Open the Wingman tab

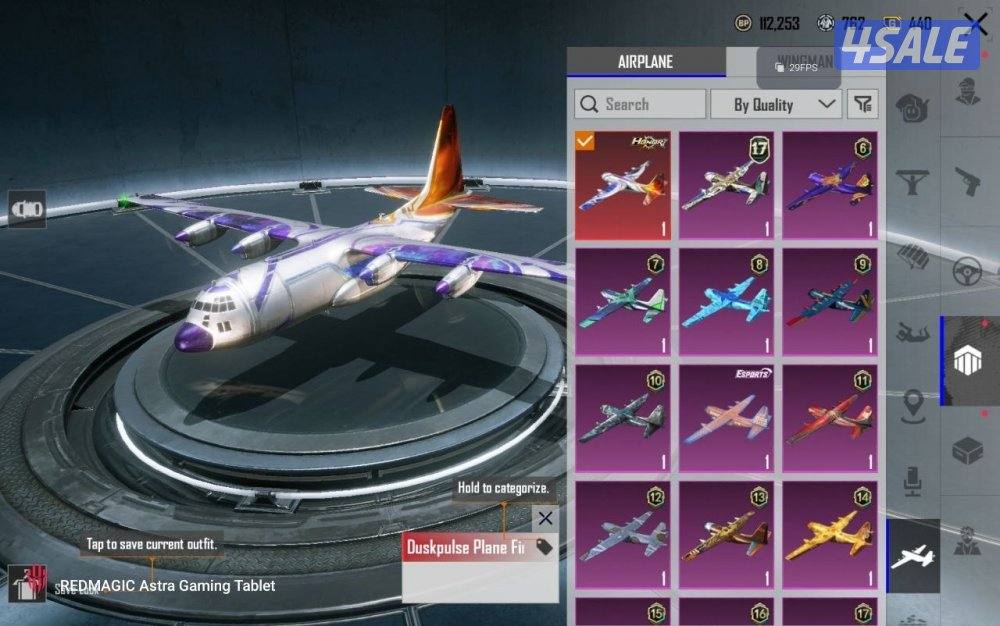point(805,62)
